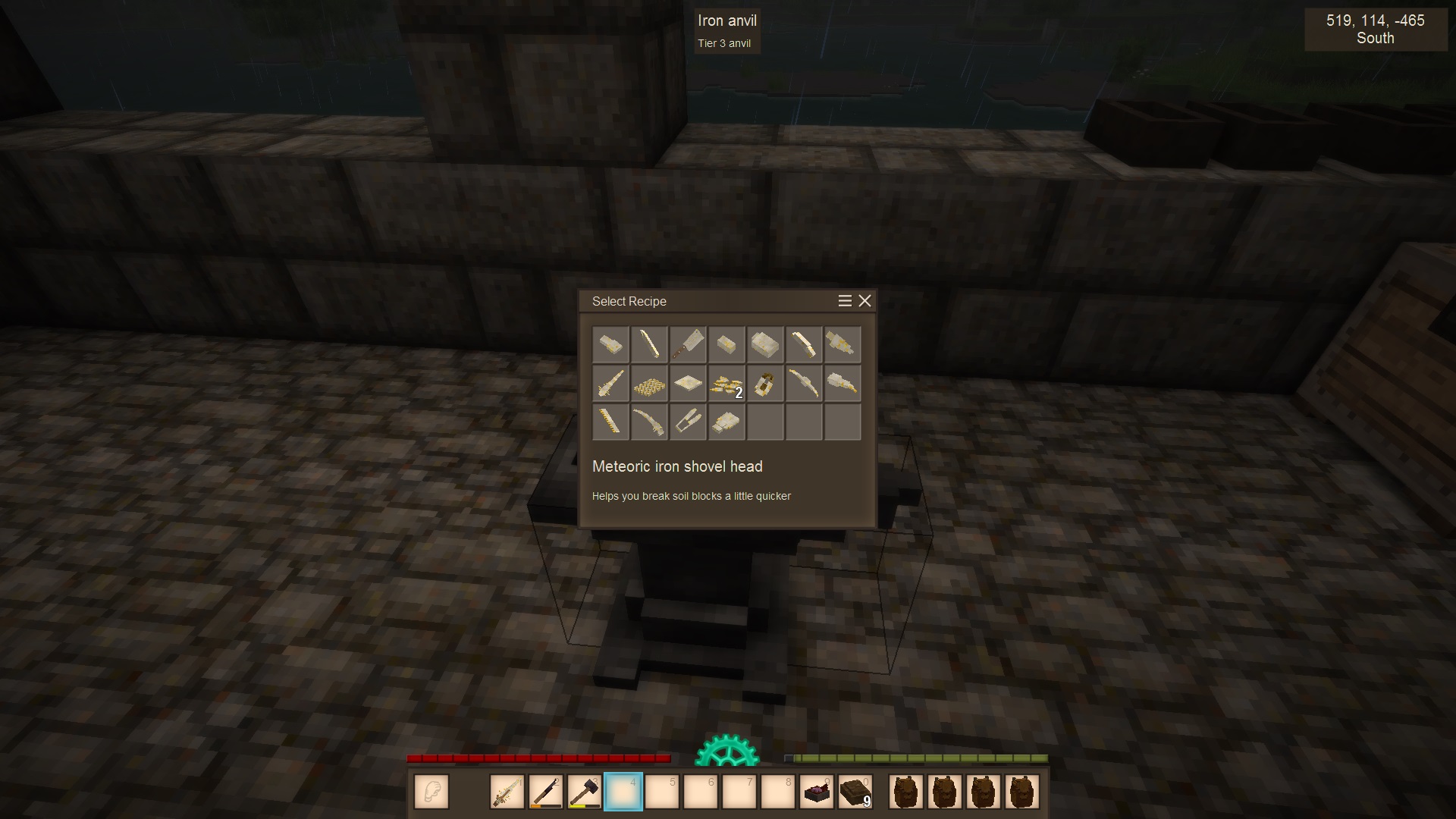Select the tray item in hotbar slot 9
1456x819 pixels.
[x=816, y=792]
